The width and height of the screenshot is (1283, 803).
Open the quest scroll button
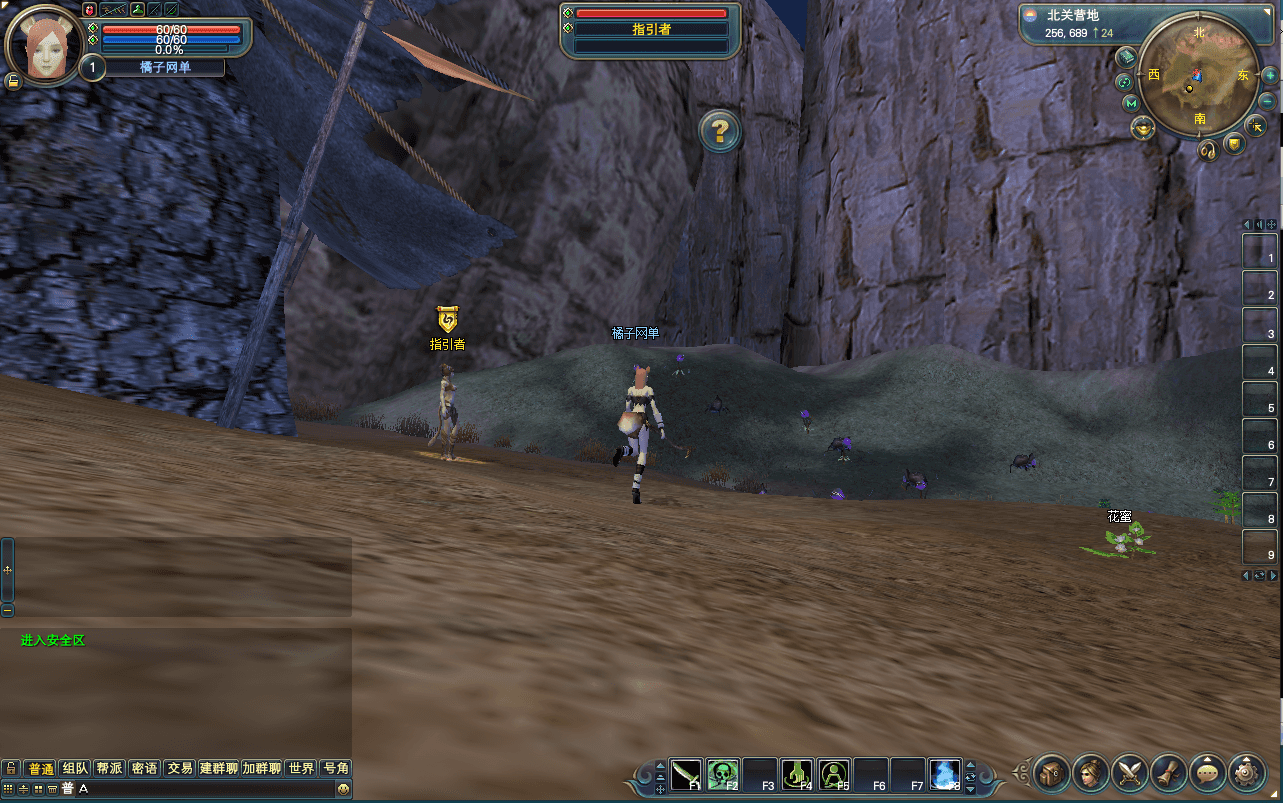[1169, 772]
